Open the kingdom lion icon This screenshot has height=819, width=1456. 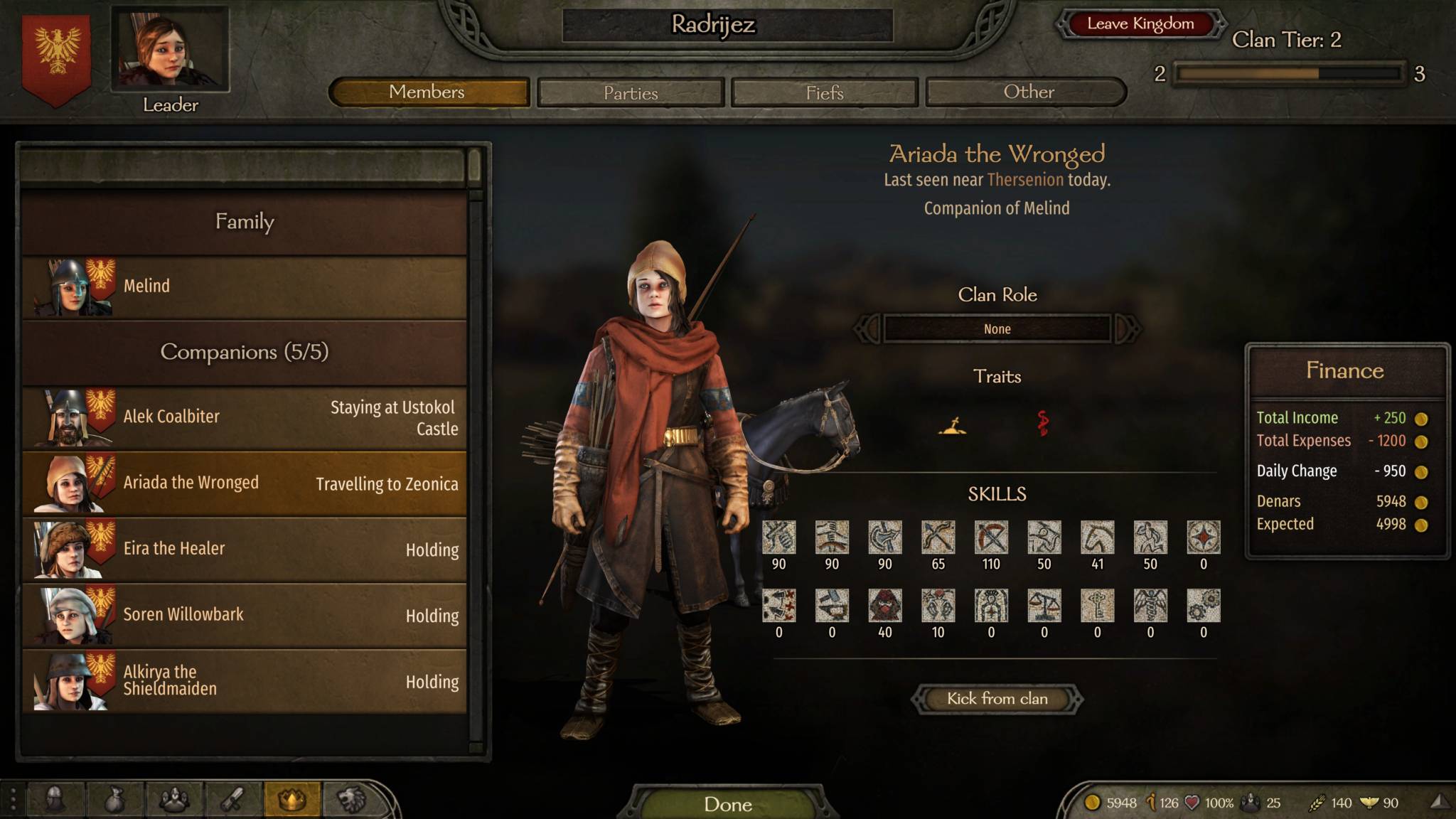pyautogui.click(x=351, y=800)
